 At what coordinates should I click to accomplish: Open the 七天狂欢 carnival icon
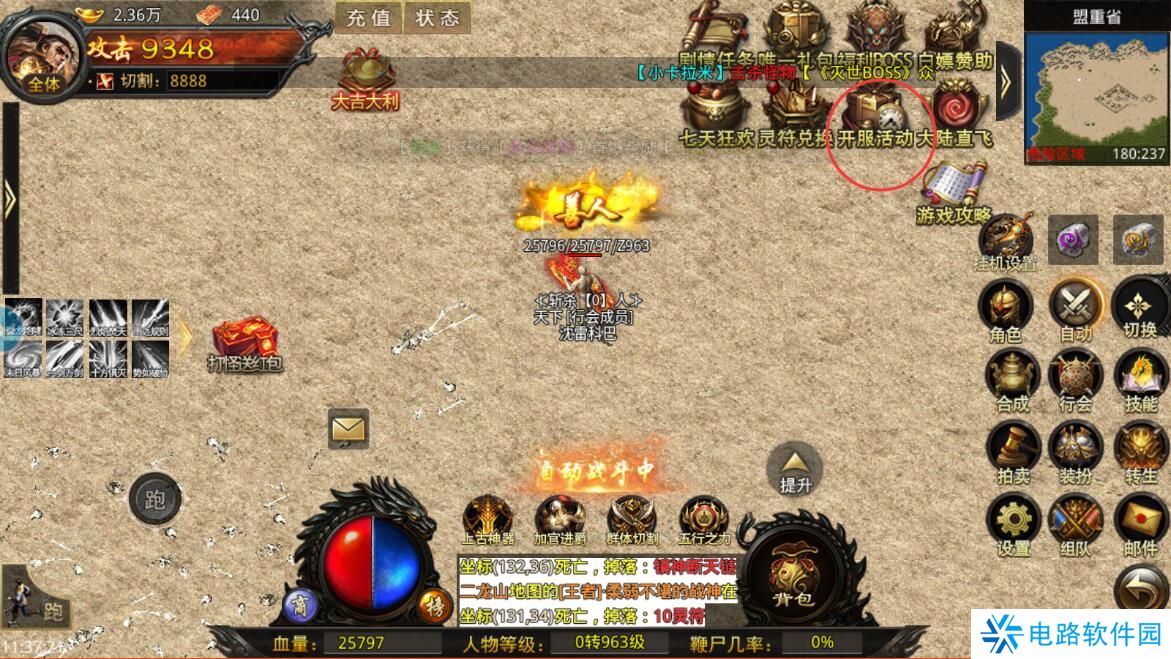[714, 112]
